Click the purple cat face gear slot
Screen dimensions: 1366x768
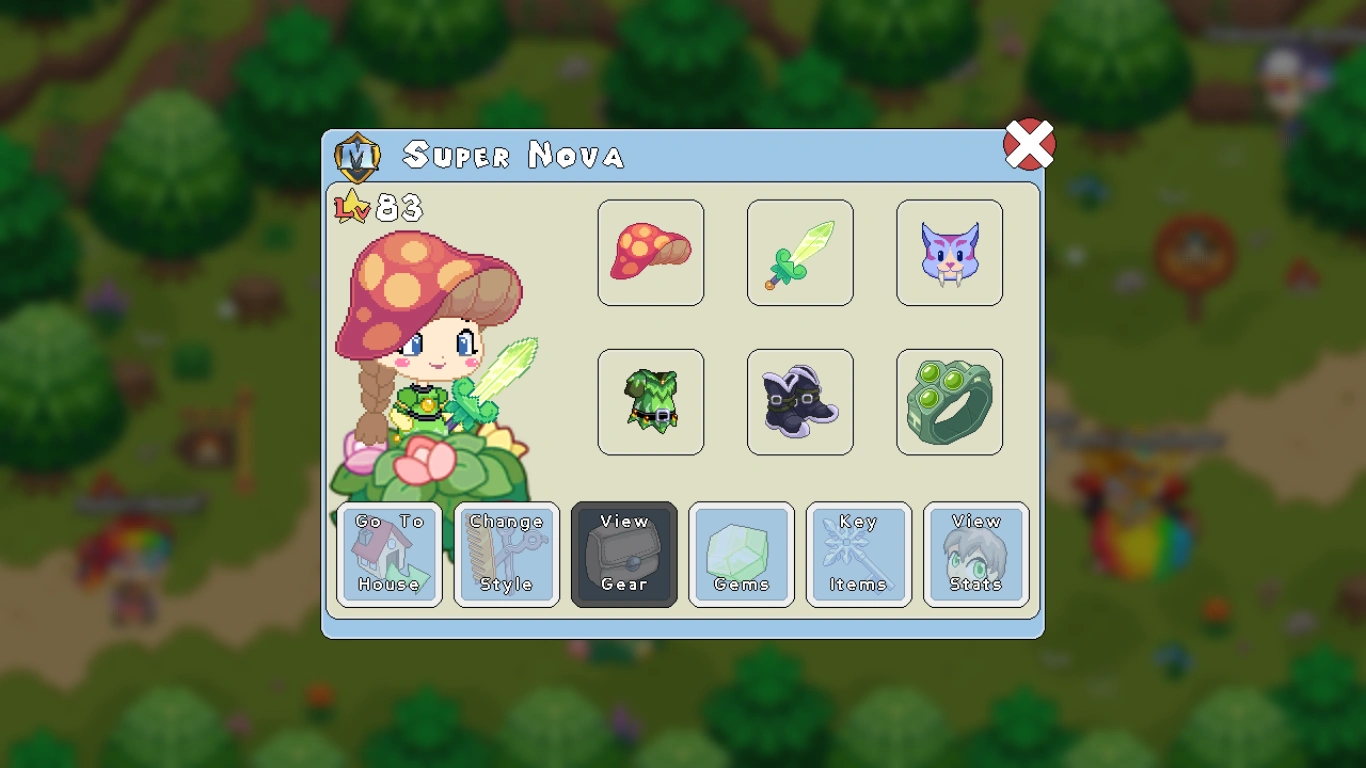(x=948, y=252)
